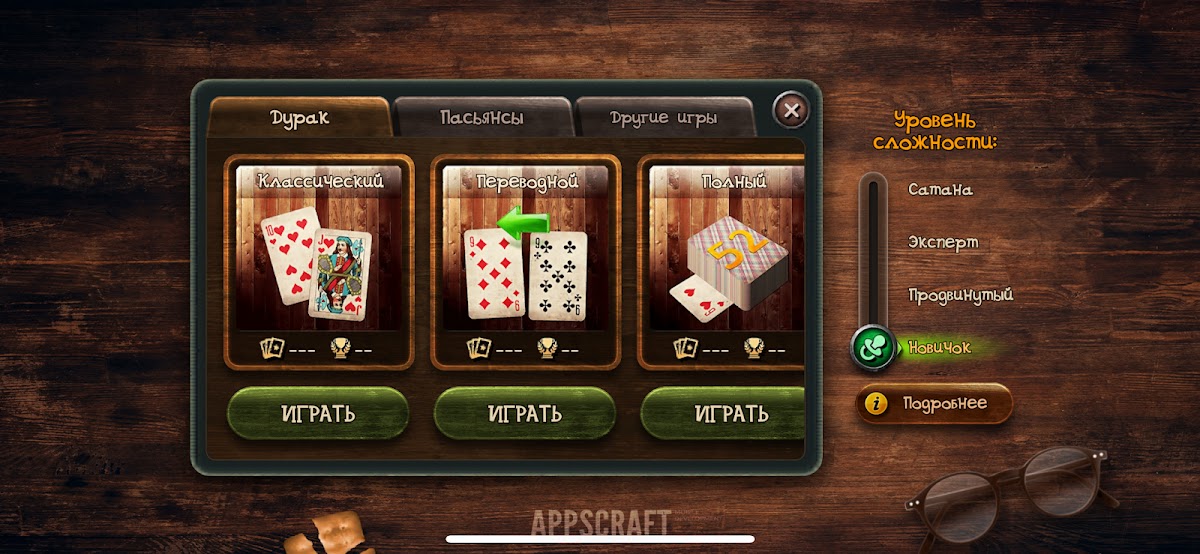
Task: Show the Другие игры tab
Action: (663, 118)
